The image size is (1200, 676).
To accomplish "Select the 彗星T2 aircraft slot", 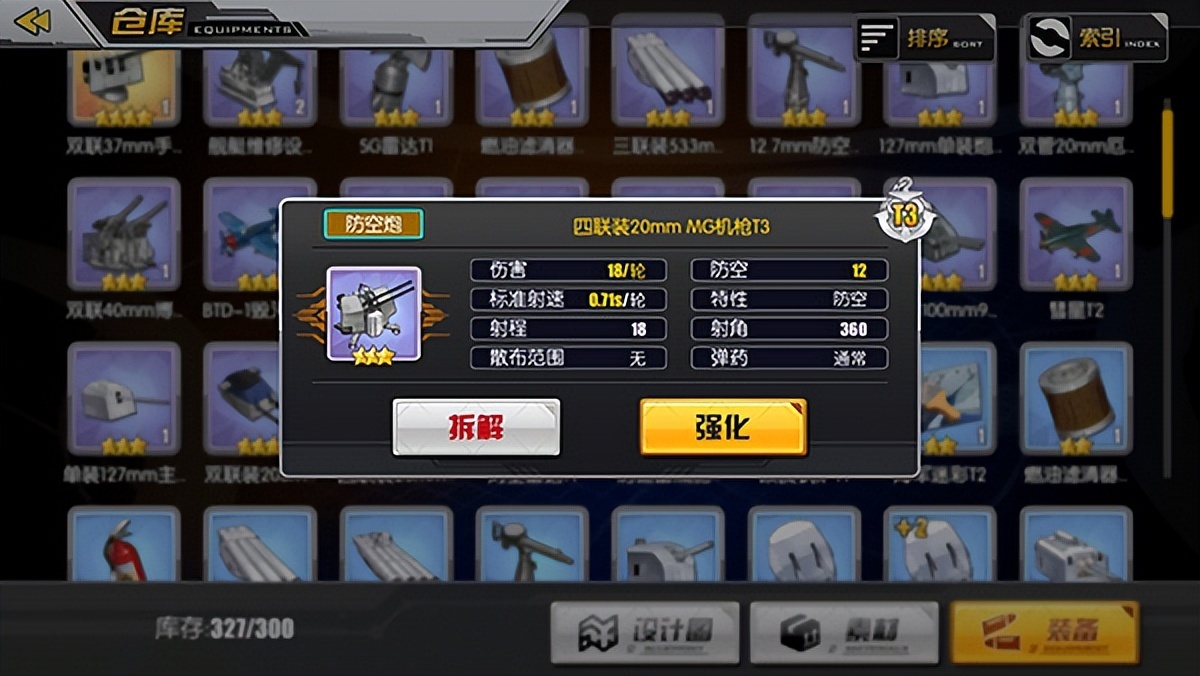I will [x=1076, y=235].
